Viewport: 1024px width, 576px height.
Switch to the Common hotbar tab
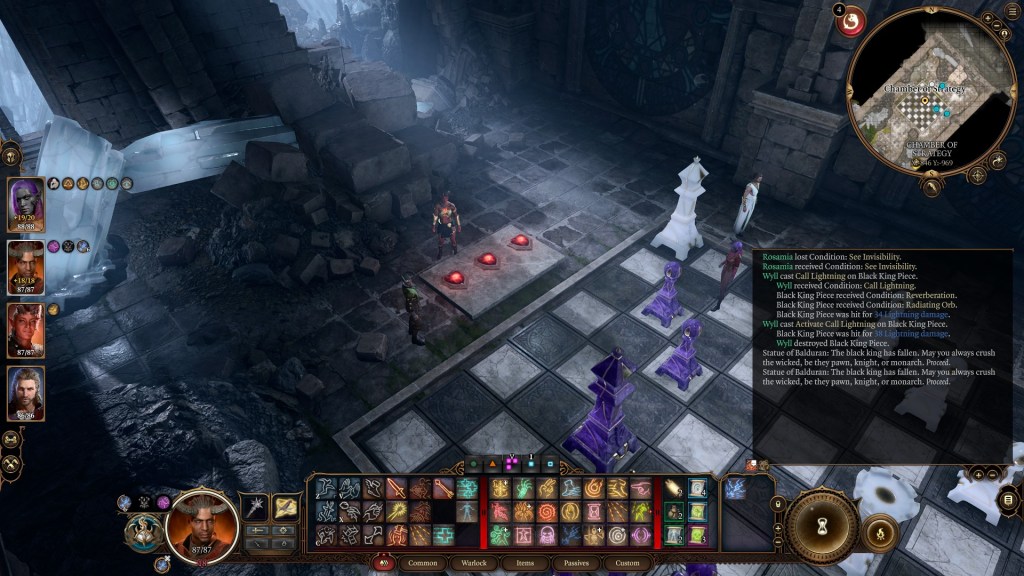point(423,563)
